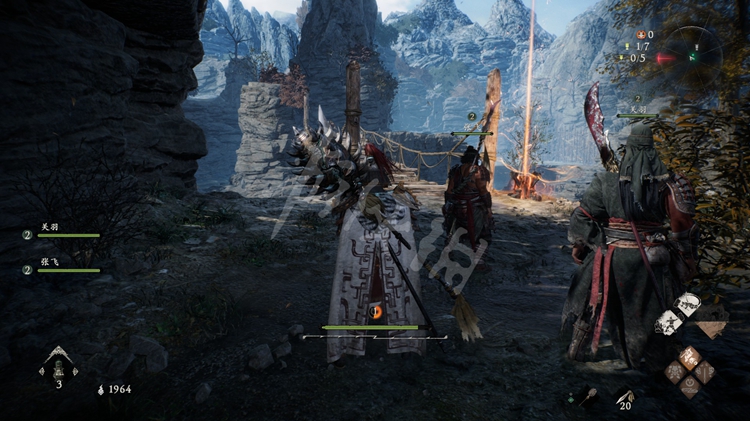
Task: Select ally 关羽 in the party list
Action: tap(50, 227)
